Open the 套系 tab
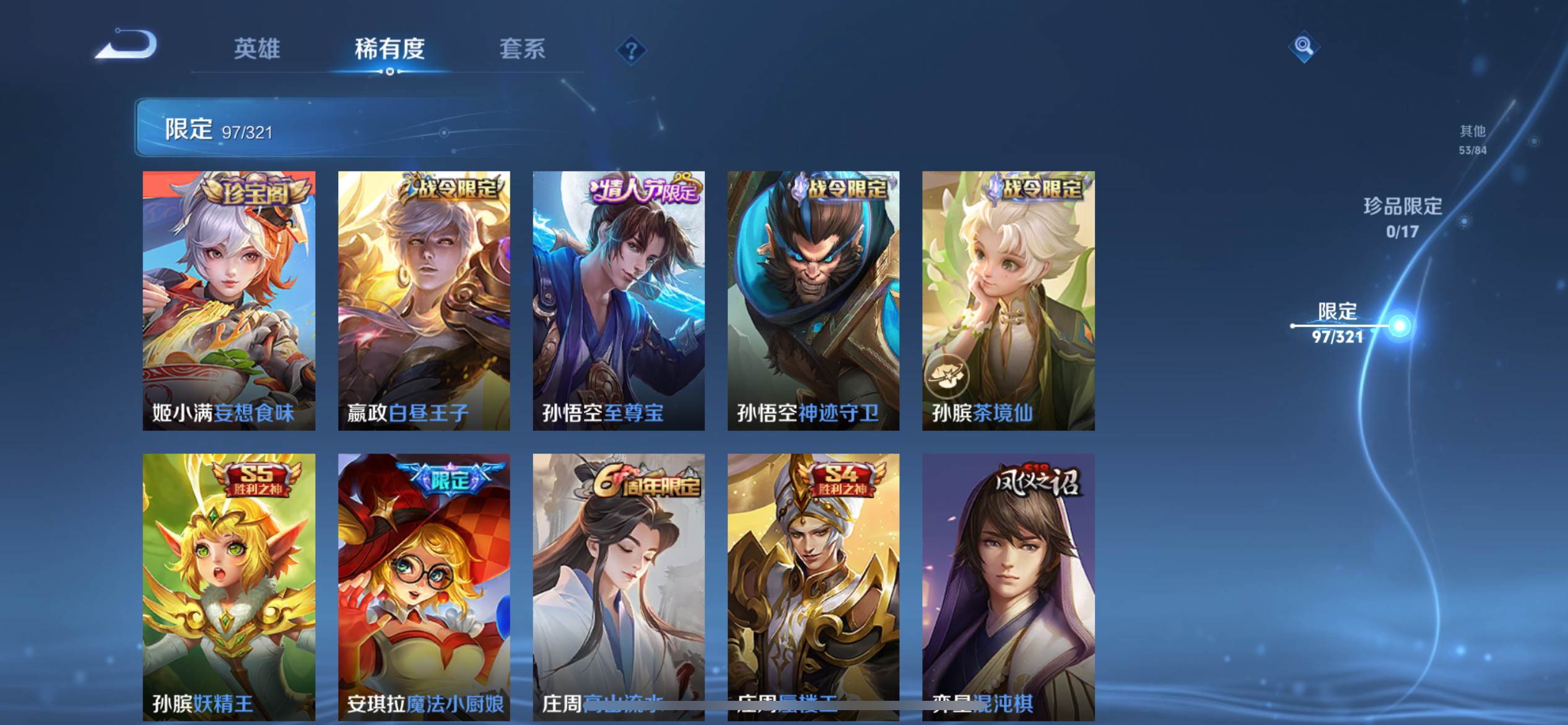The height and width of the screenshot is (725, 1568). click(522, 48)
